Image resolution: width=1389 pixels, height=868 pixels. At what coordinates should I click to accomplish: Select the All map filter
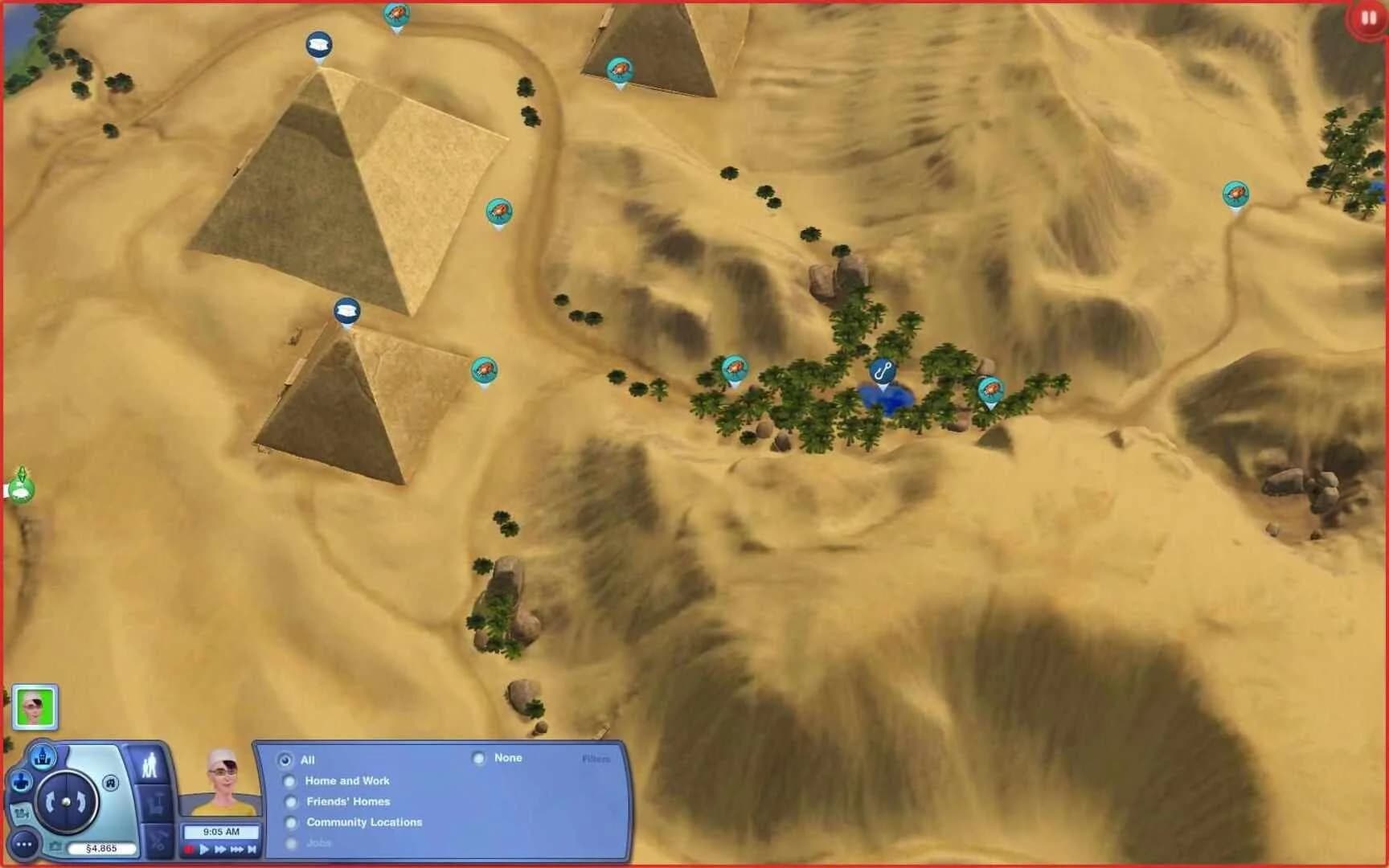[x=285, y=760]
